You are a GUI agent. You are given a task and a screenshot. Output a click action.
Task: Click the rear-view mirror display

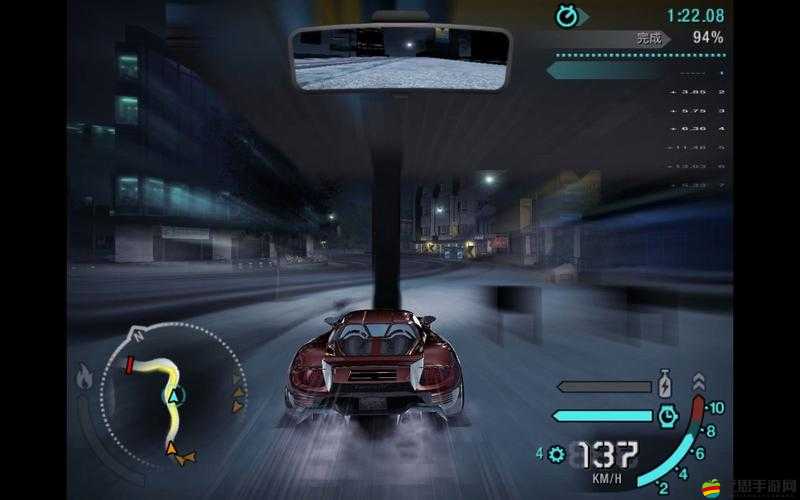(400, 58)
